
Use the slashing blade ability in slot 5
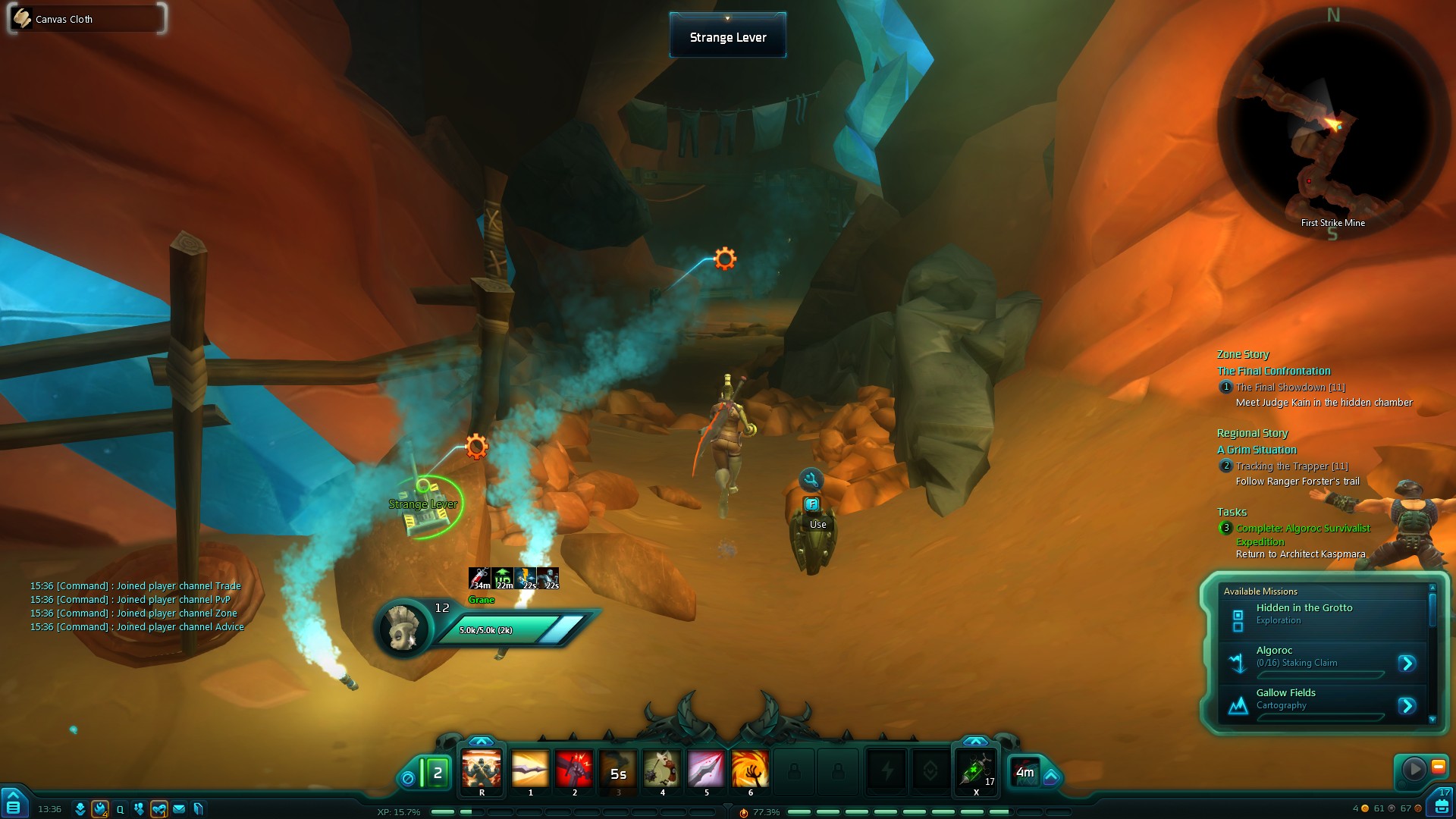[x=706, y=770]
